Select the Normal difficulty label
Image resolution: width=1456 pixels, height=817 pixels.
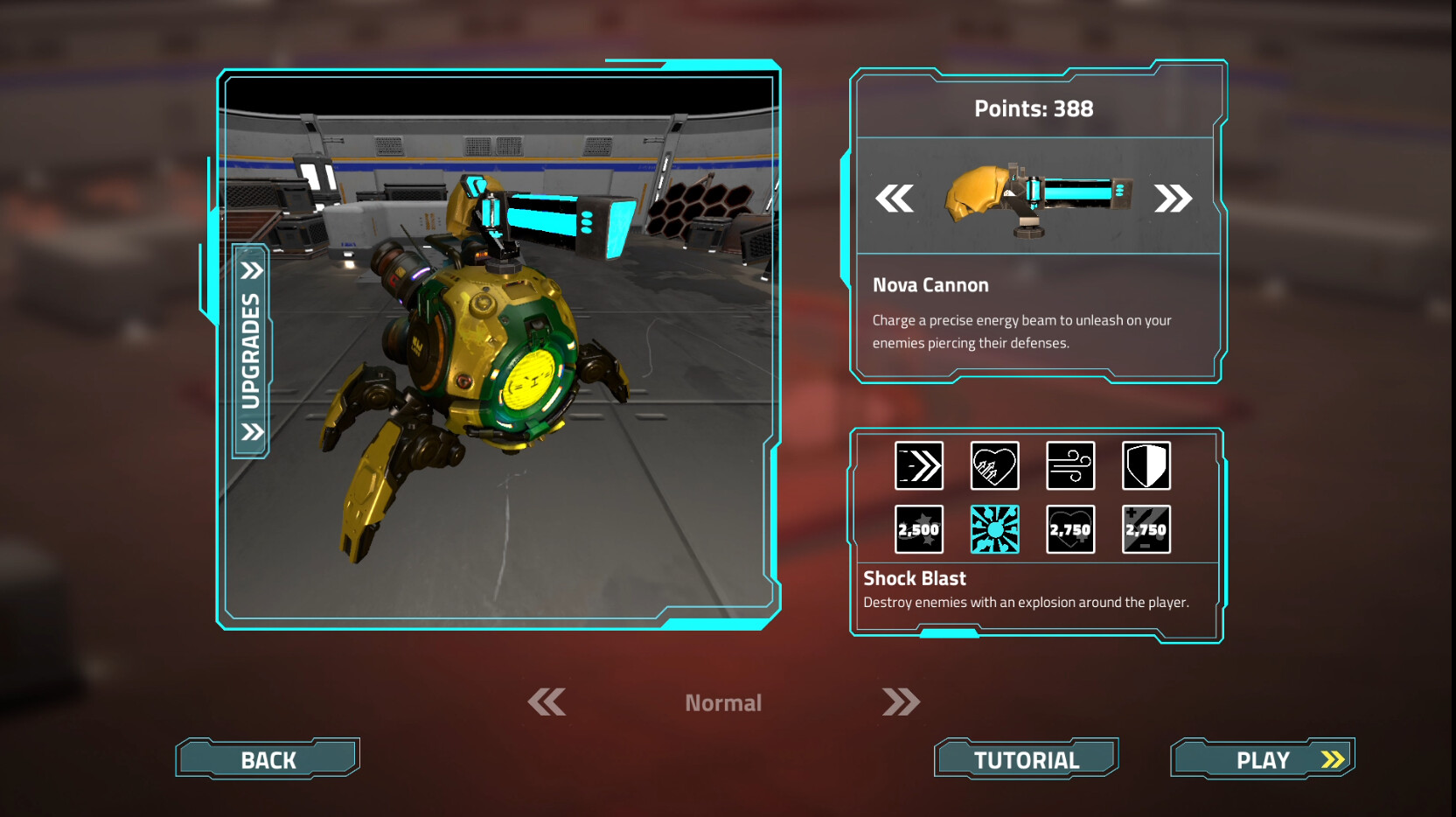click(723, 702)
